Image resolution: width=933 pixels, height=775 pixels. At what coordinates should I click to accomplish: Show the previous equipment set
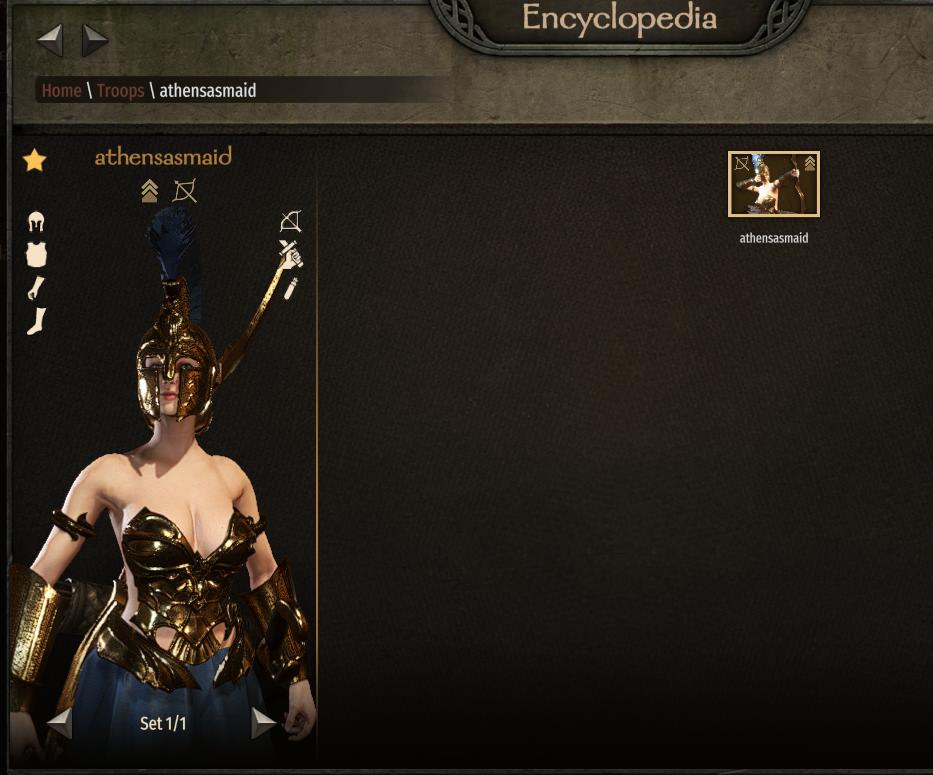60,722
